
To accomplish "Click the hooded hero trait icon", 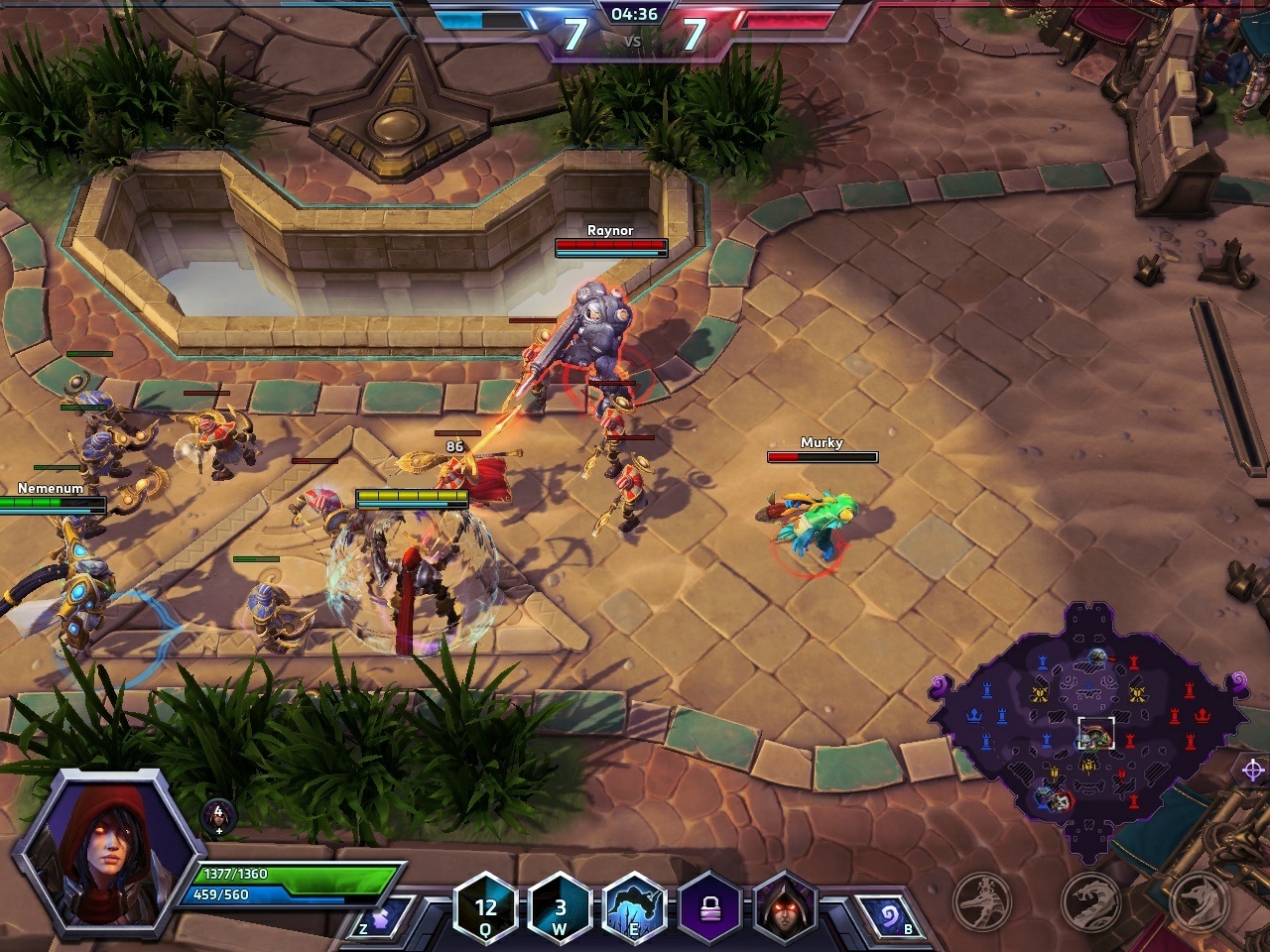I will (x=785, y=907).
